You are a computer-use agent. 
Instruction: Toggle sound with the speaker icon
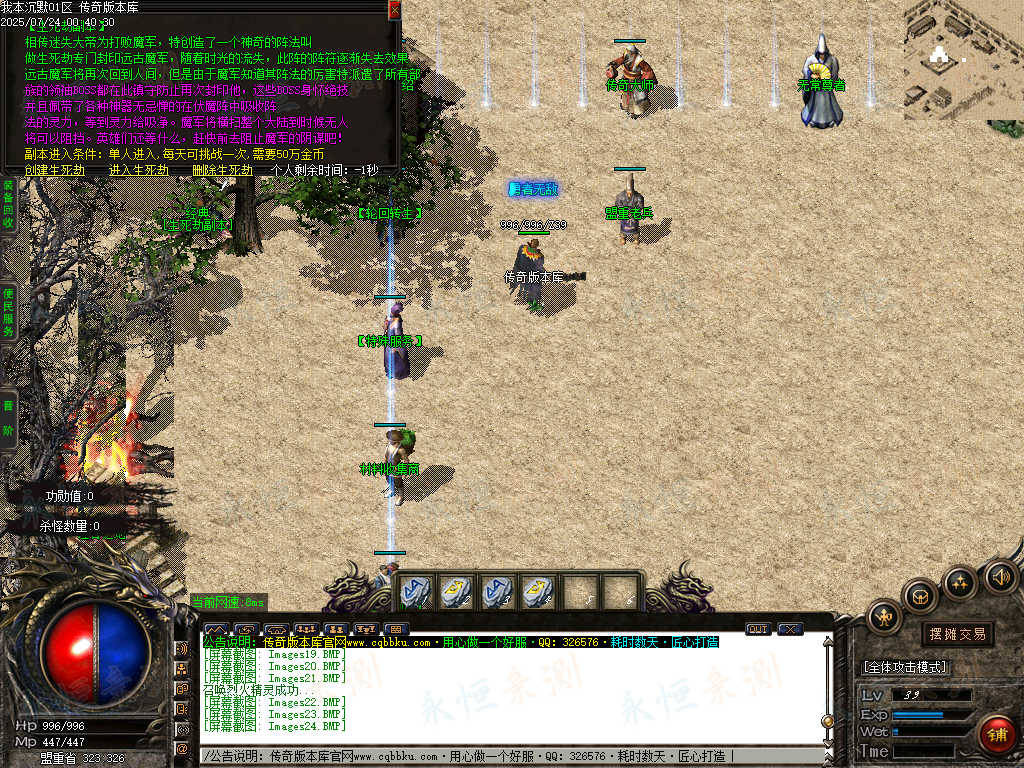coord(1000,576)
